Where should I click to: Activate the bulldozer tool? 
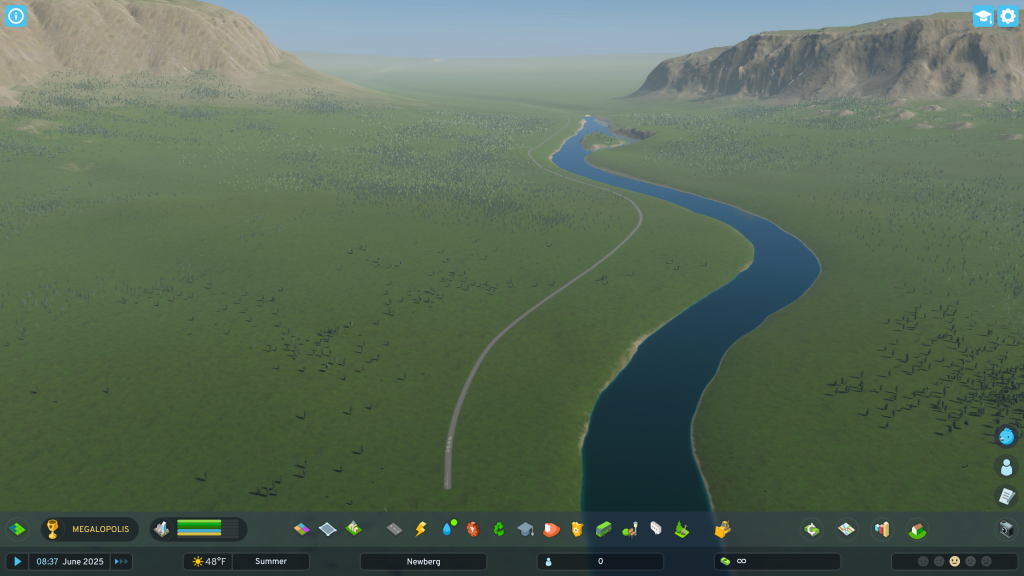[x=722, y=529]
